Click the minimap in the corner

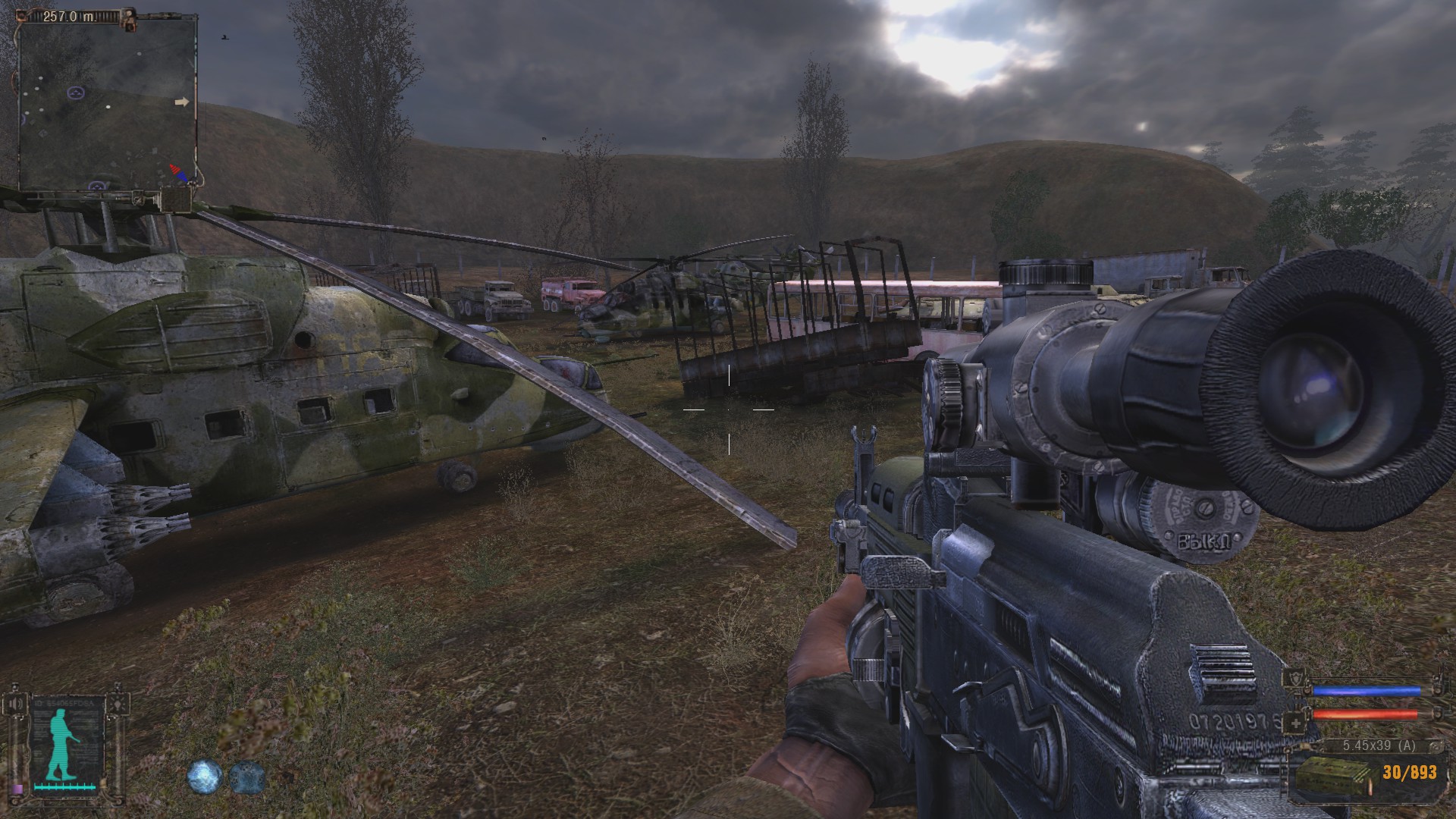(108, 102)
